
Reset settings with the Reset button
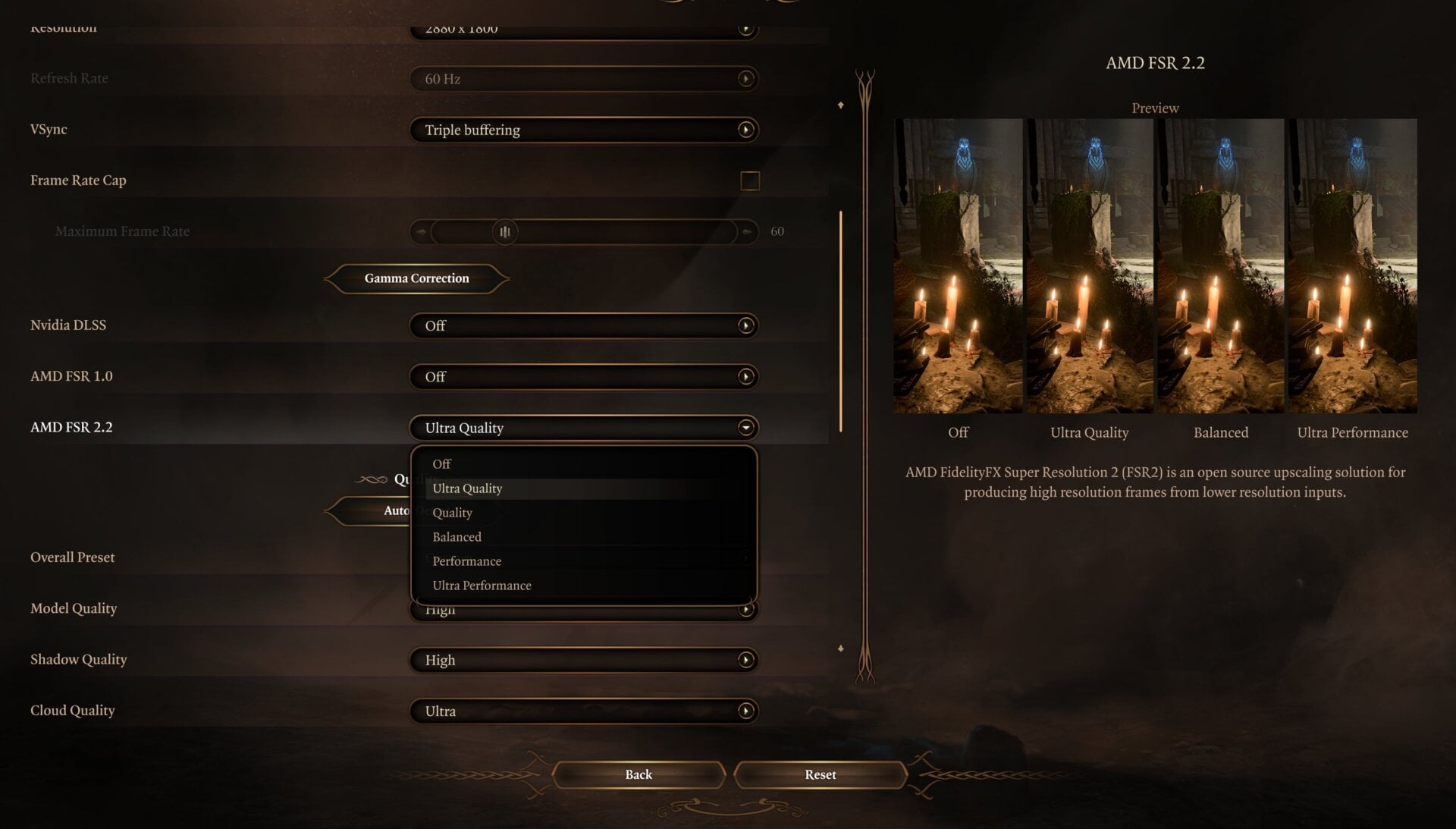click(x=820, y=774)
